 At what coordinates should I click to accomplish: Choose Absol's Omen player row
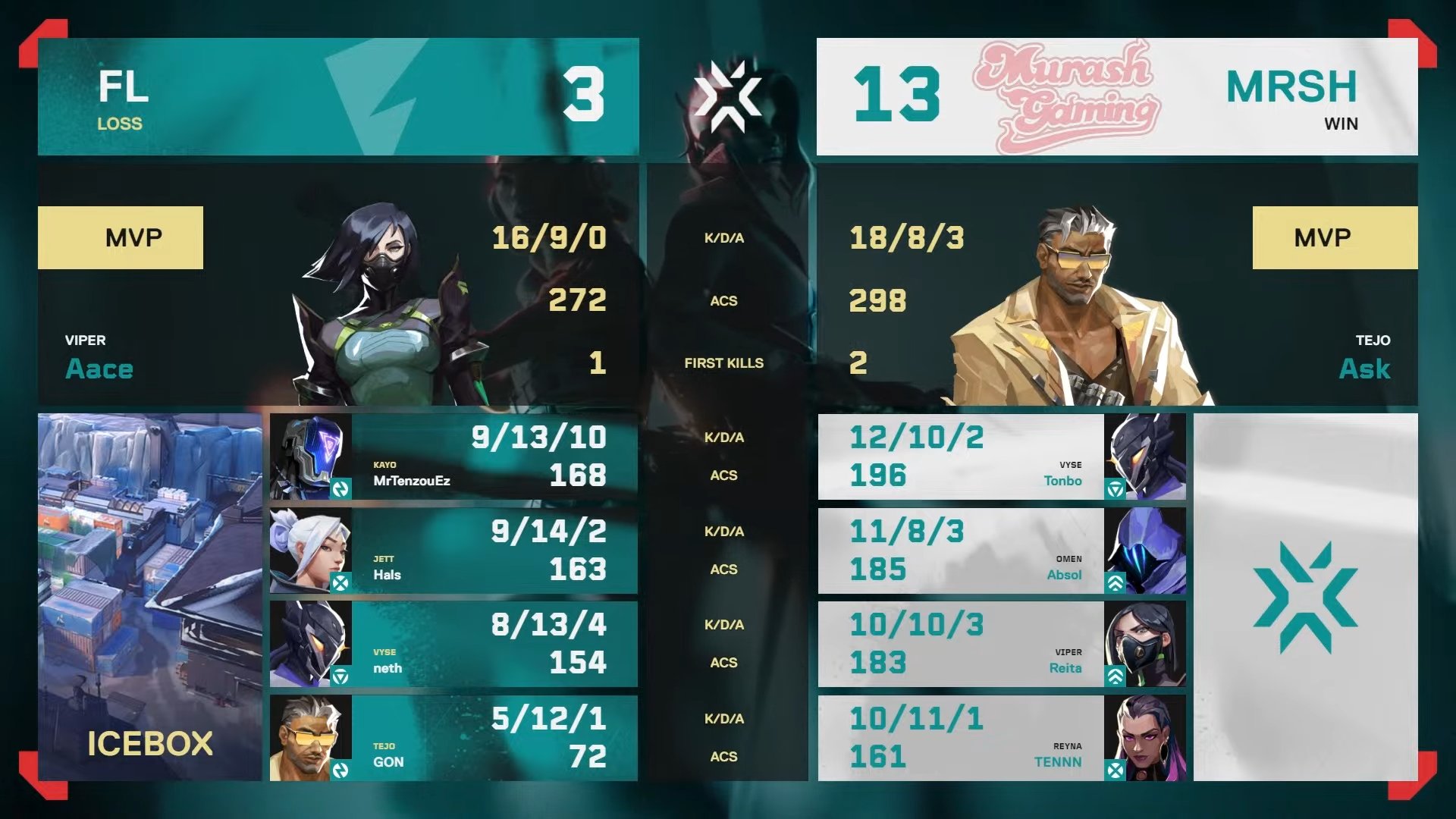click(x=1001, y=551)
